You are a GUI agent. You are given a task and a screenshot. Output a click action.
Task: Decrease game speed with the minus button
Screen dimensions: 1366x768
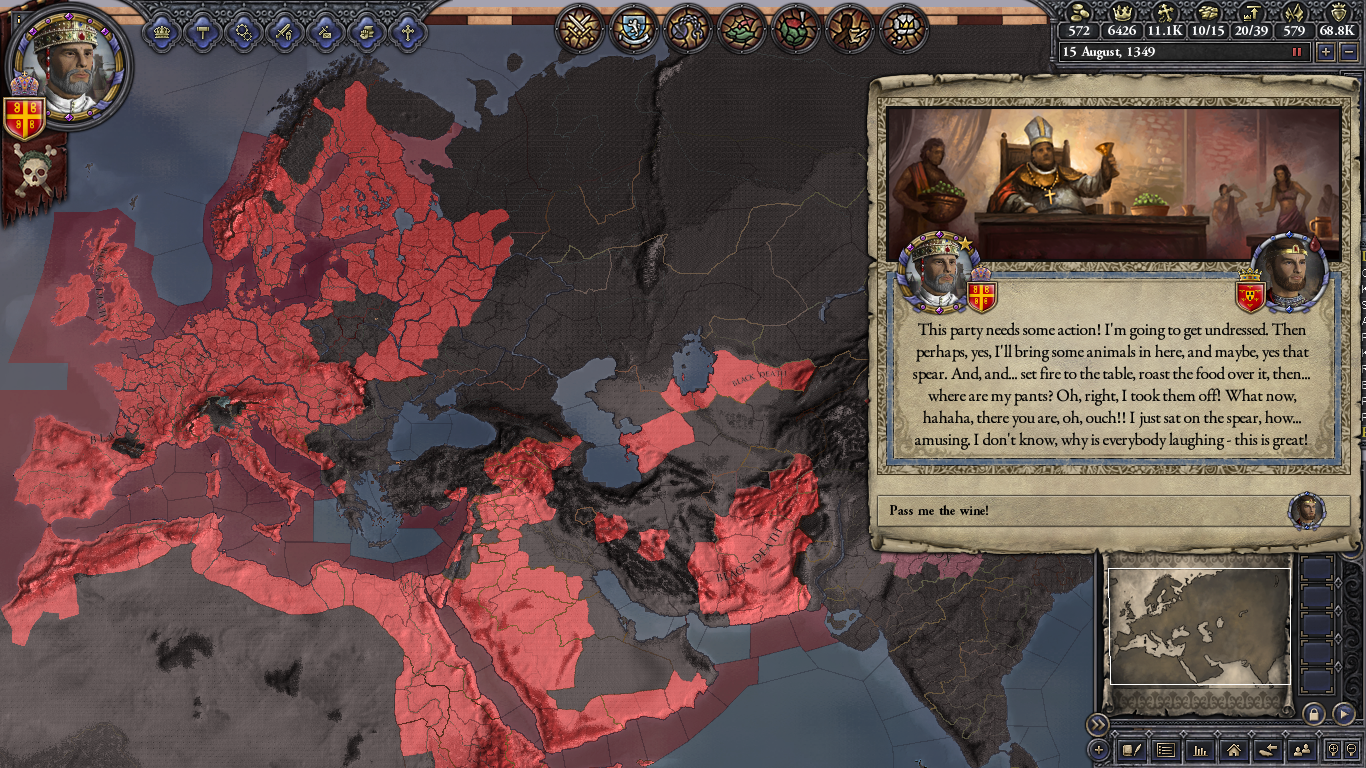click(x=1349, y=52)
